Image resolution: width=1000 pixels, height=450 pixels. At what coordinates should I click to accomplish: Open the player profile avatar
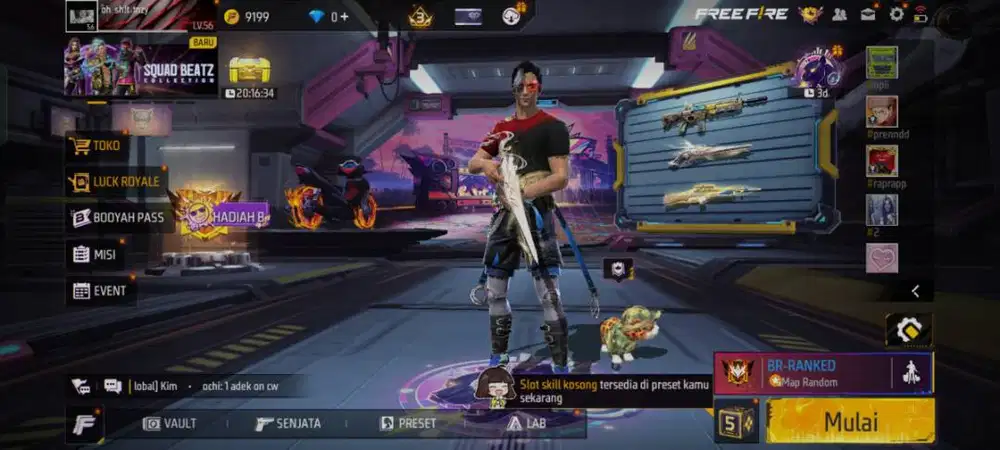pos(82,15)
